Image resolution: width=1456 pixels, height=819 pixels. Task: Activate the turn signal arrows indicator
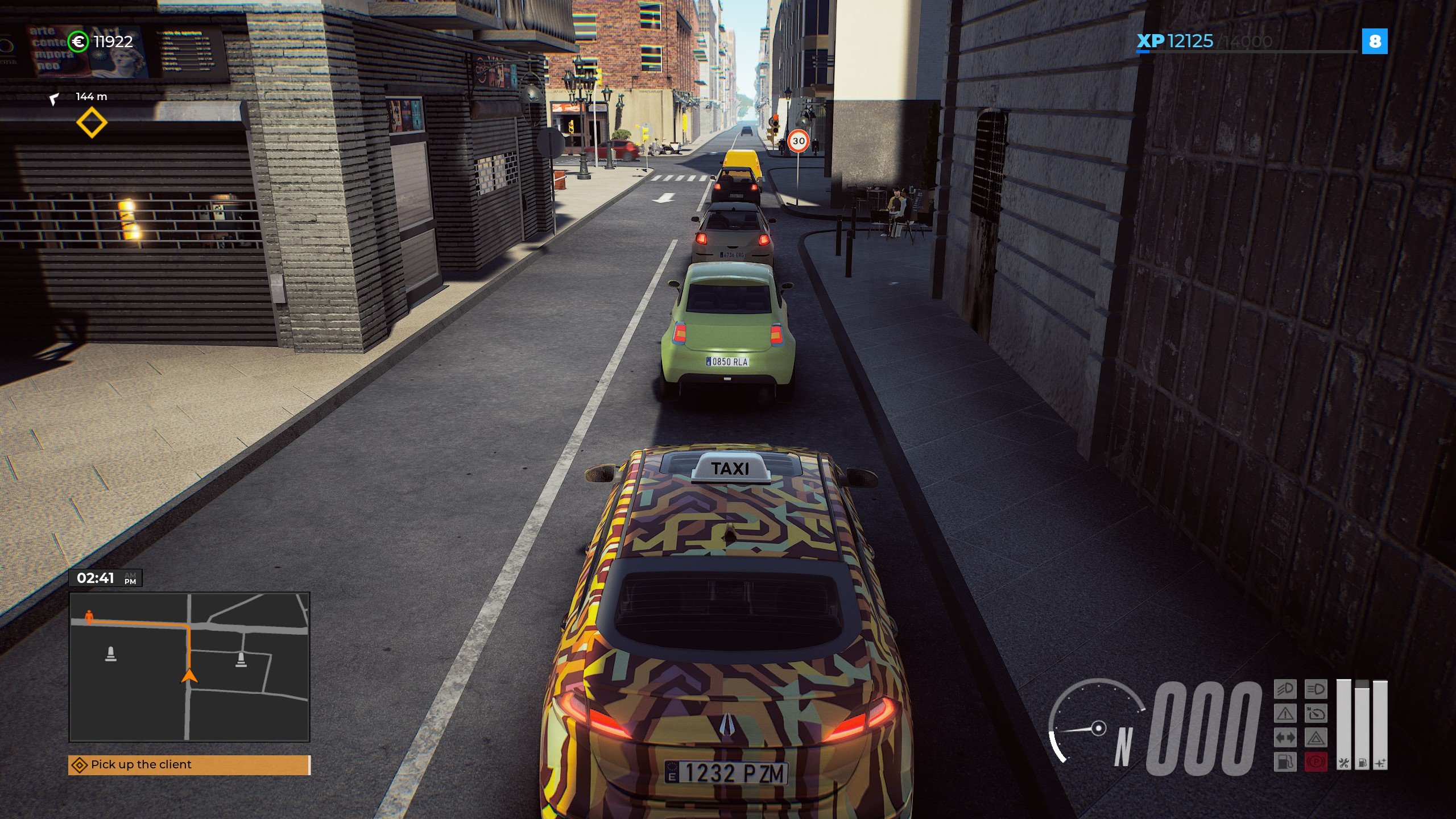1285,738
